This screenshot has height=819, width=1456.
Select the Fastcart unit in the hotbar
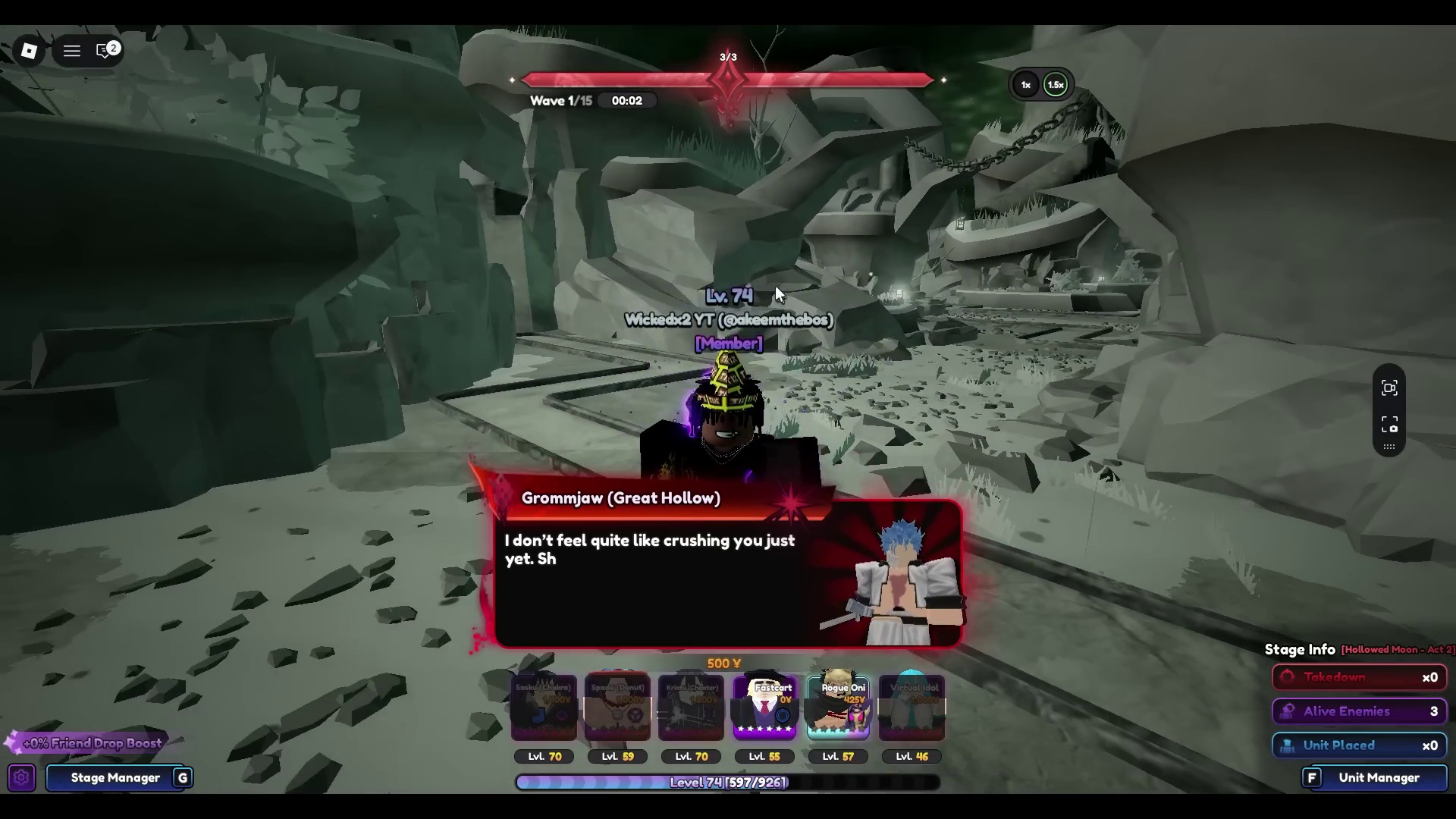click(764, 708)
